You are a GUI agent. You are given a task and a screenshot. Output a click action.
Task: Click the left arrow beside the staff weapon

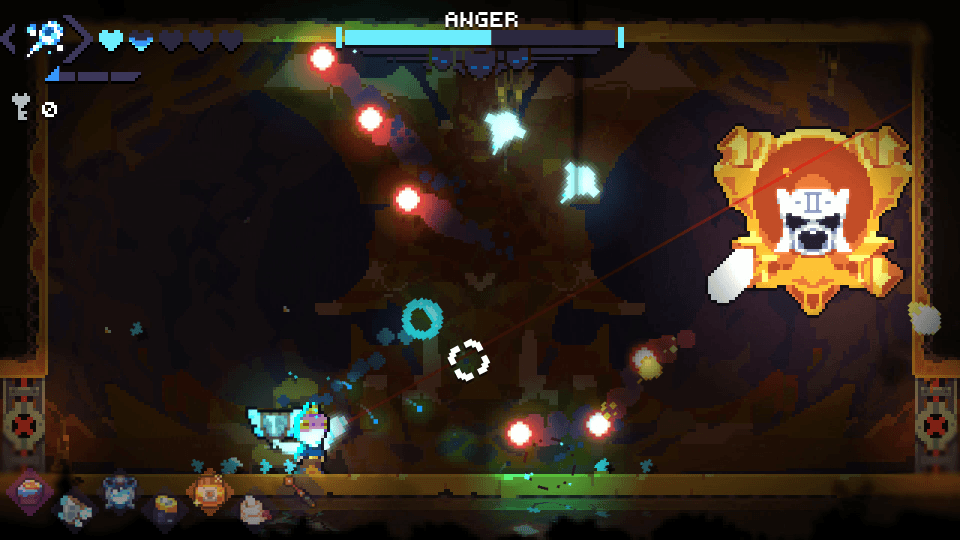(8, 39)
